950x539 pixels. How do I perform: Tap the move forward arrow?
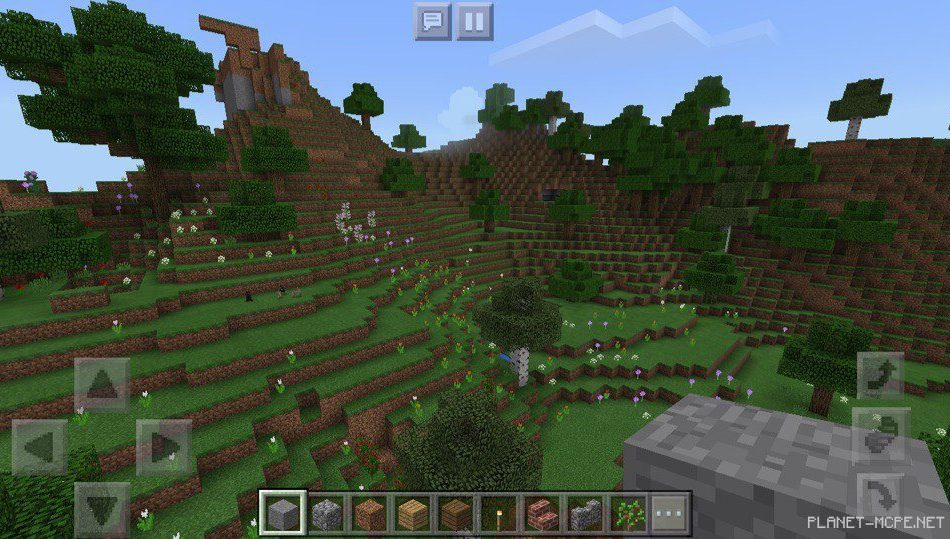pyautogui.click(x=101, y=385)
